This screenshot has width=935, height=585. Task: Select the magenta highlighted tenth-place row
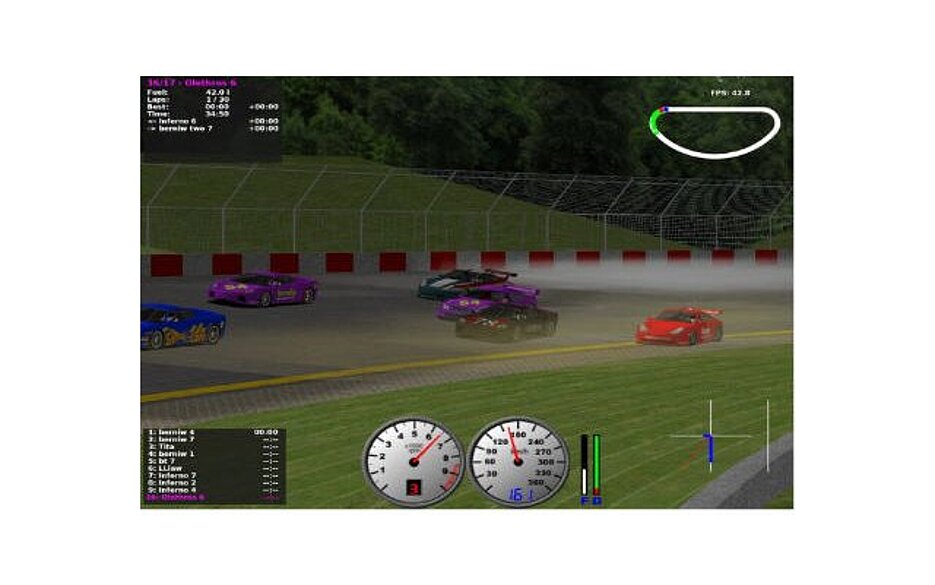pos(176,497)
